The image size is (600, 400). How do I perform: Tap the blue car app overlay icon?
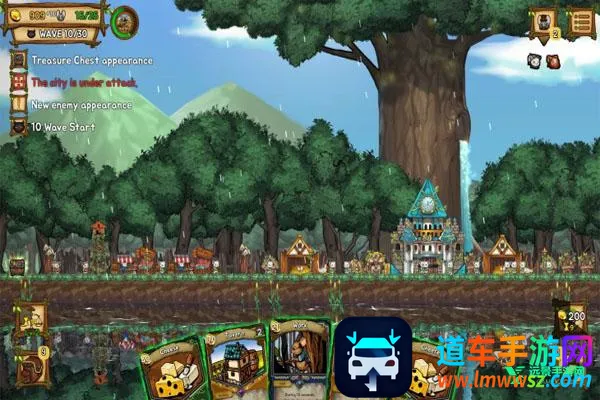coord(374,358)
